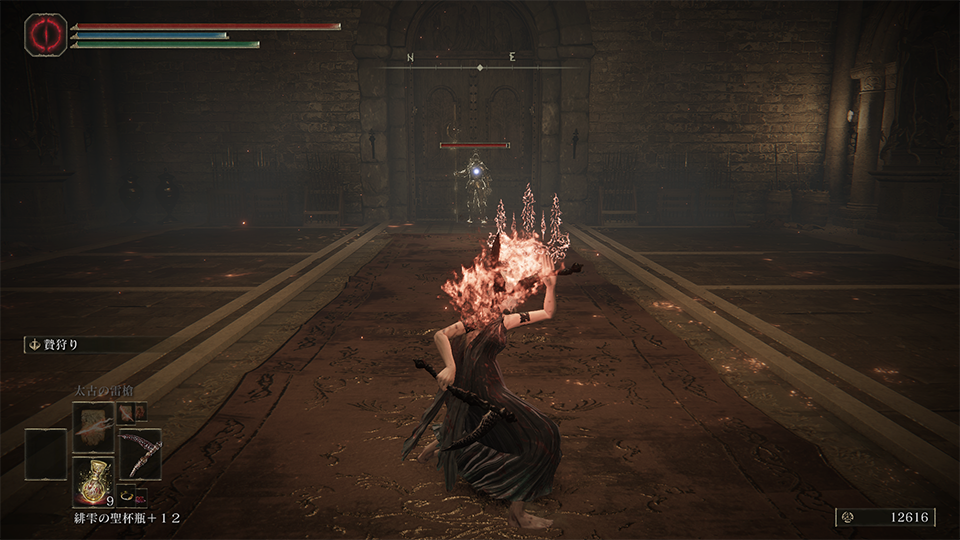
Task: Use the Flask of Crimson Tears slot
Action: point(93,482)
